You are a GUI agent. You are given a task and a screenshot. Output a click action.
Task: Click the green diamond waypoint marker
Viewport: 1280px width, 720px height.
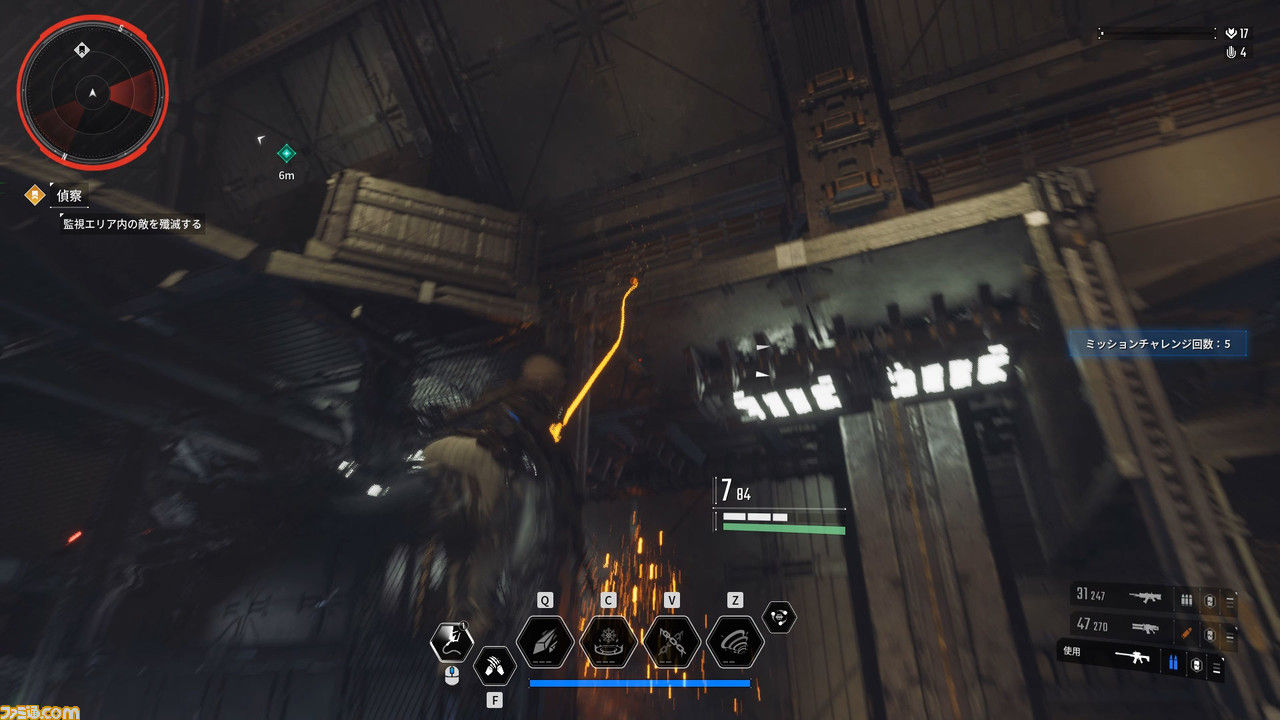pos(286,153)
